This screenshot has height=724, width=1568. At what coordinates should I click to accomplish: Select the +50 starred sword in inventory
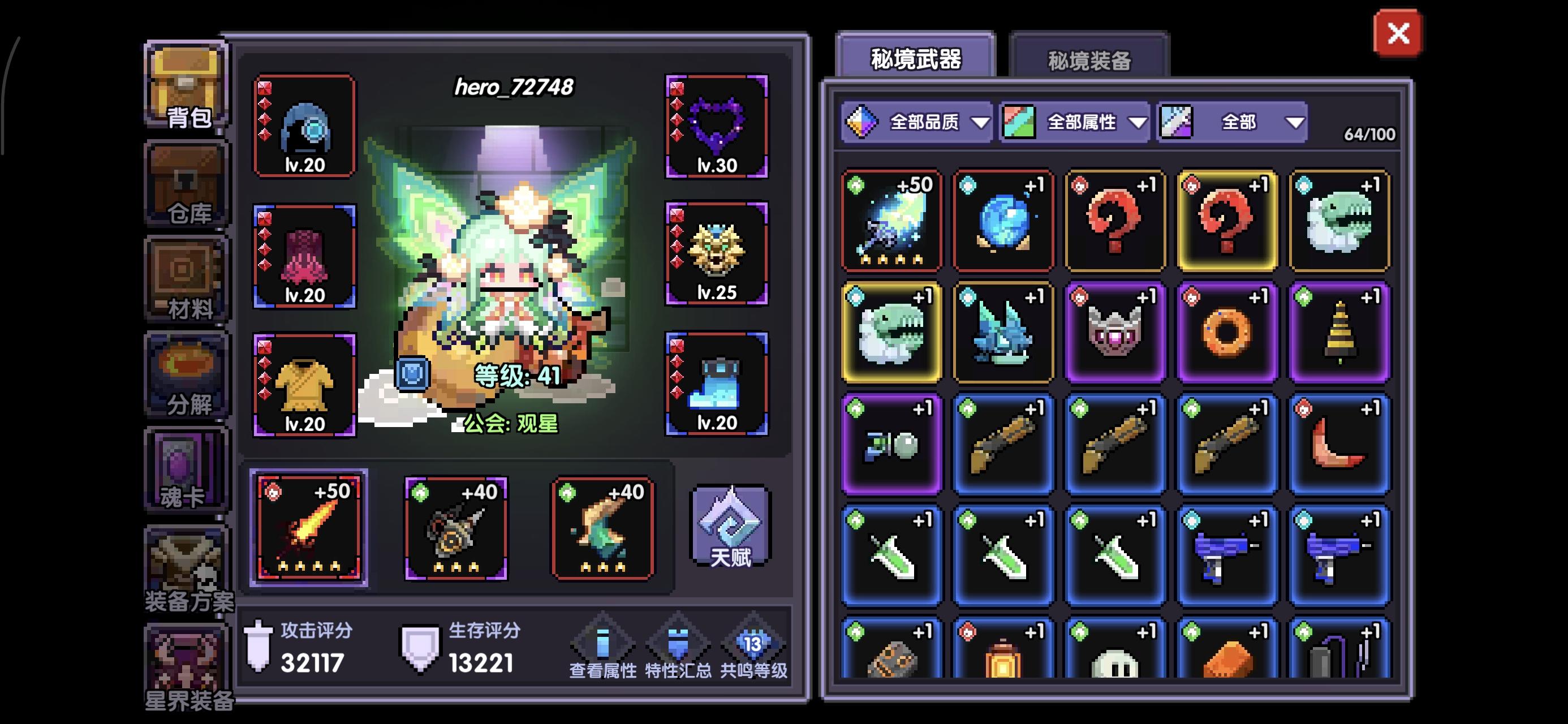pos(890,221)
